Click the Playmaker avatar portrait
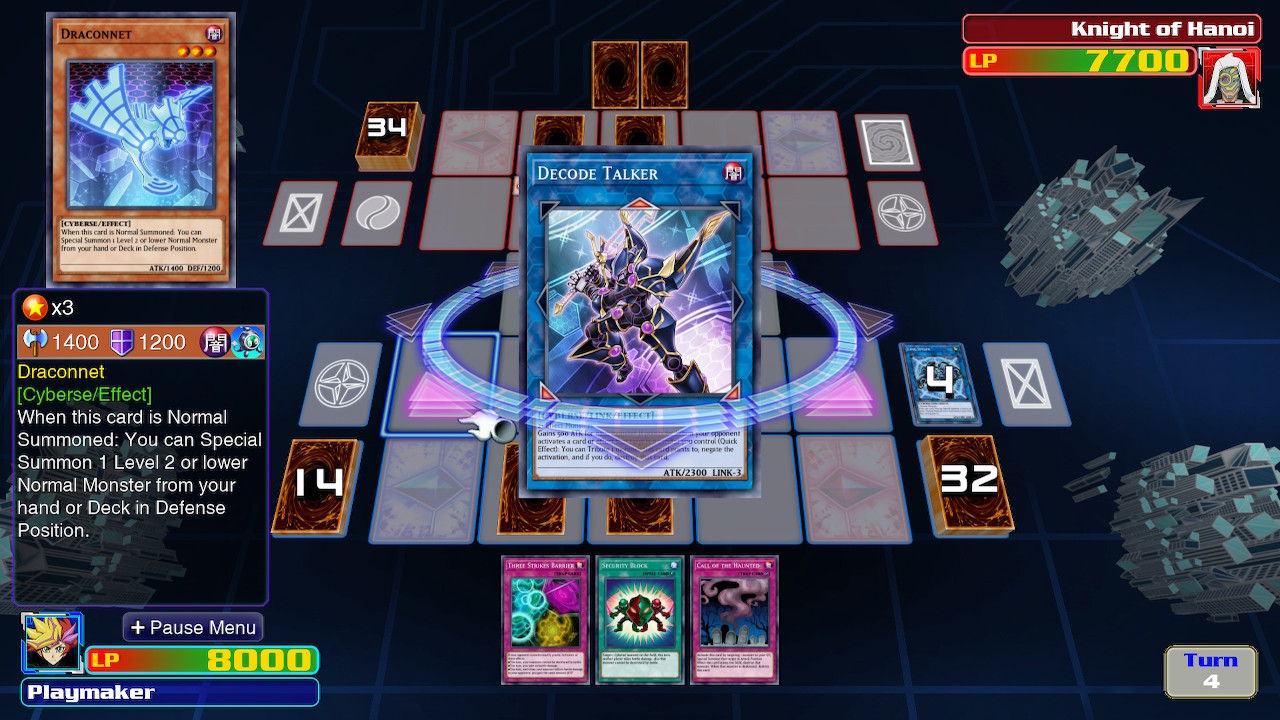 (x=52, y=643)
